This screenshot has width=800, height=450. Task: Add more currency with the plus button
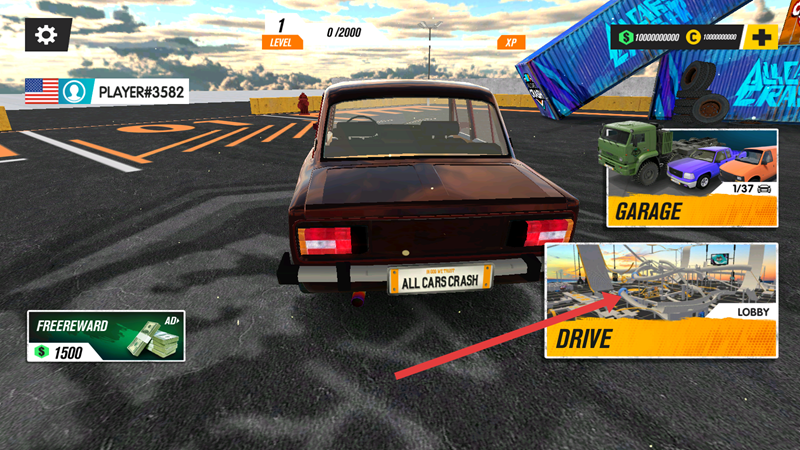point(762,38)
